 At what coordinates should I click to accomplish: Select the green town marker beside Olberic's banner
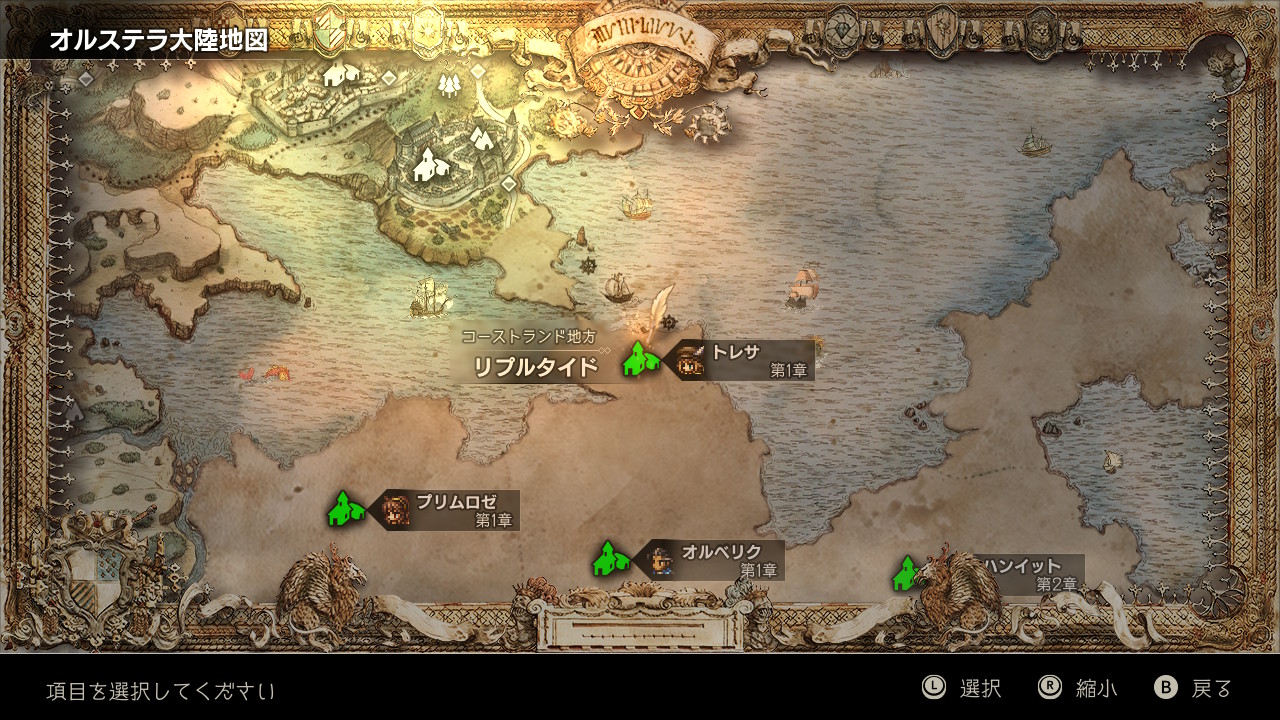[609, 559]
